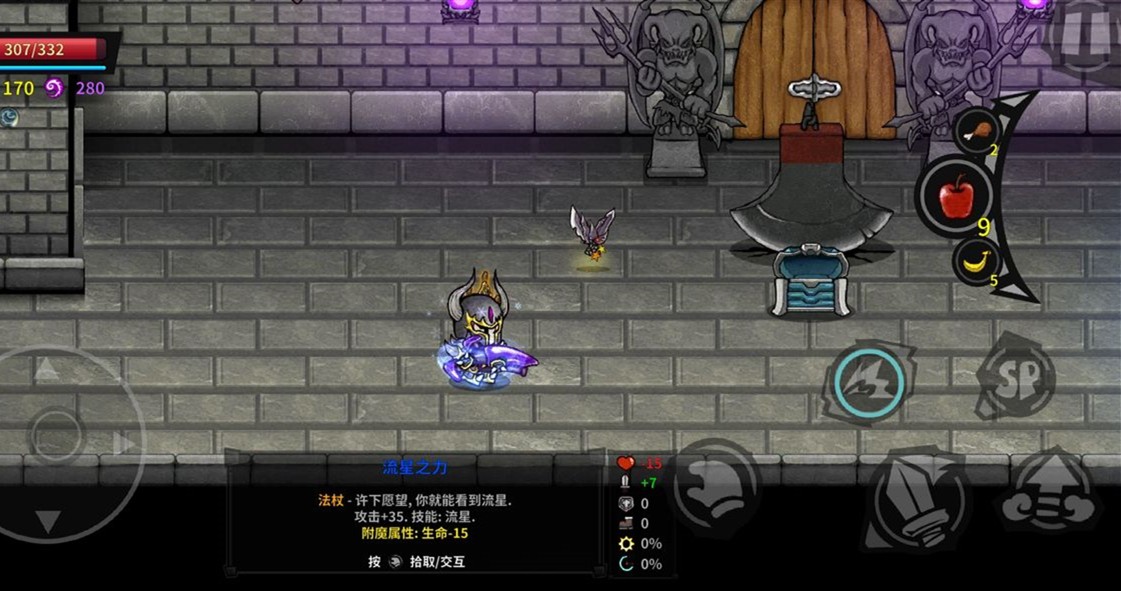Eat the red apple food item

955,195
